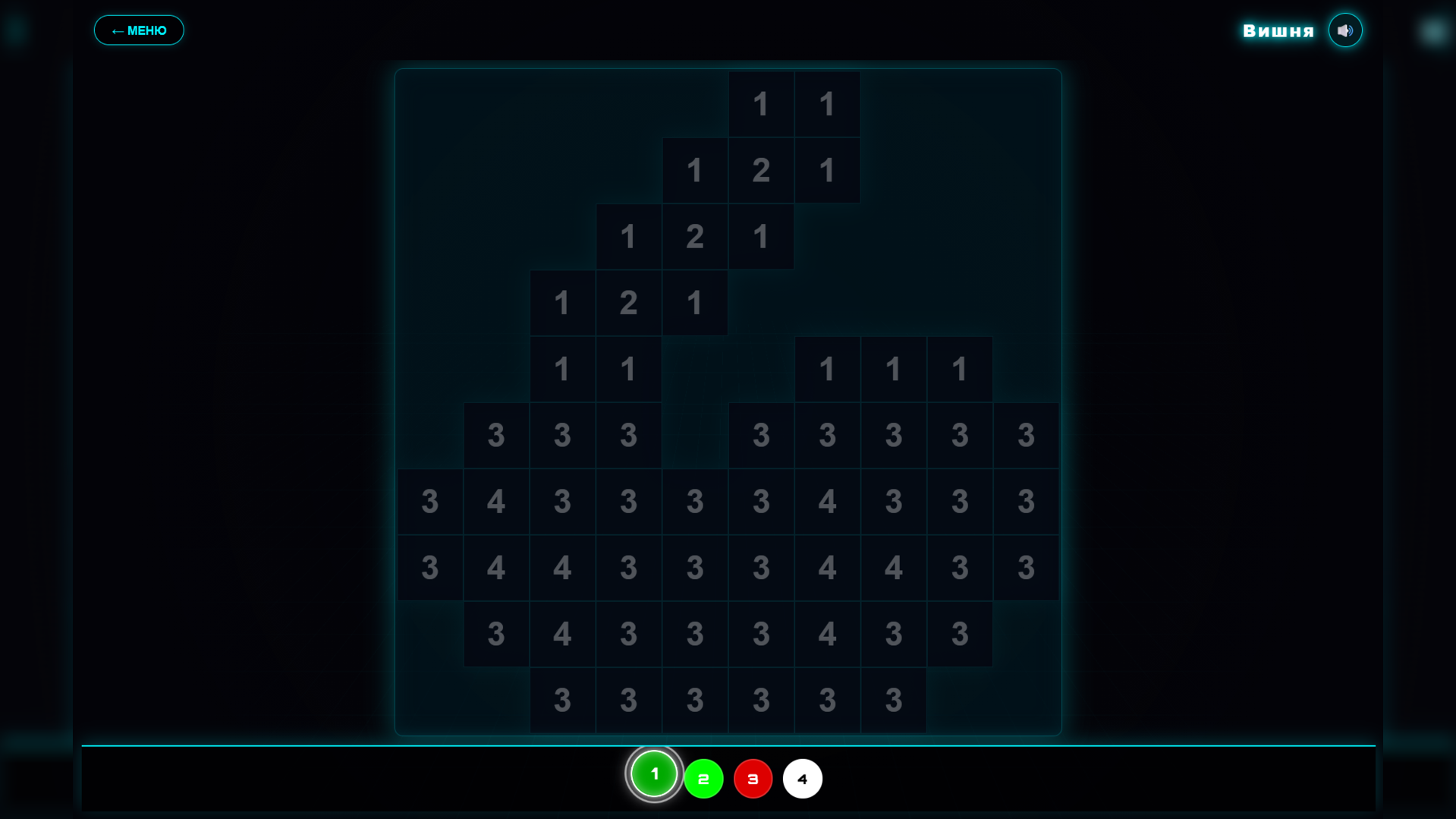Click the cell labeled 2 in second row
The height and width of the screenshot is (819, 1456).
761,170
